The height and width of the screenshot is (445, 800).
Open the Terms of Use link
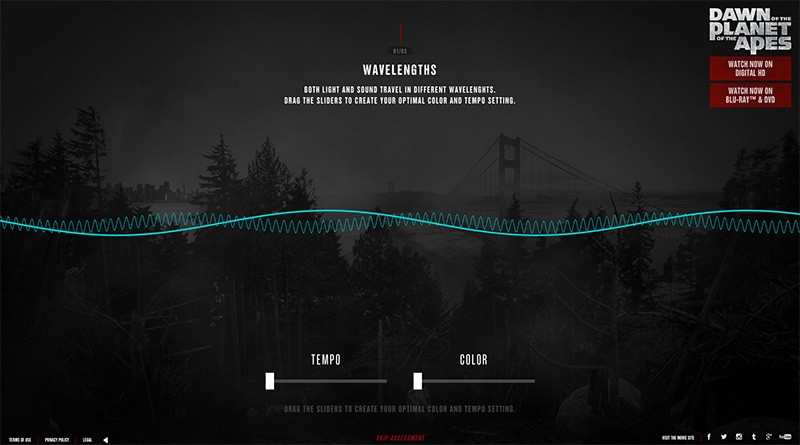[20, 439]
